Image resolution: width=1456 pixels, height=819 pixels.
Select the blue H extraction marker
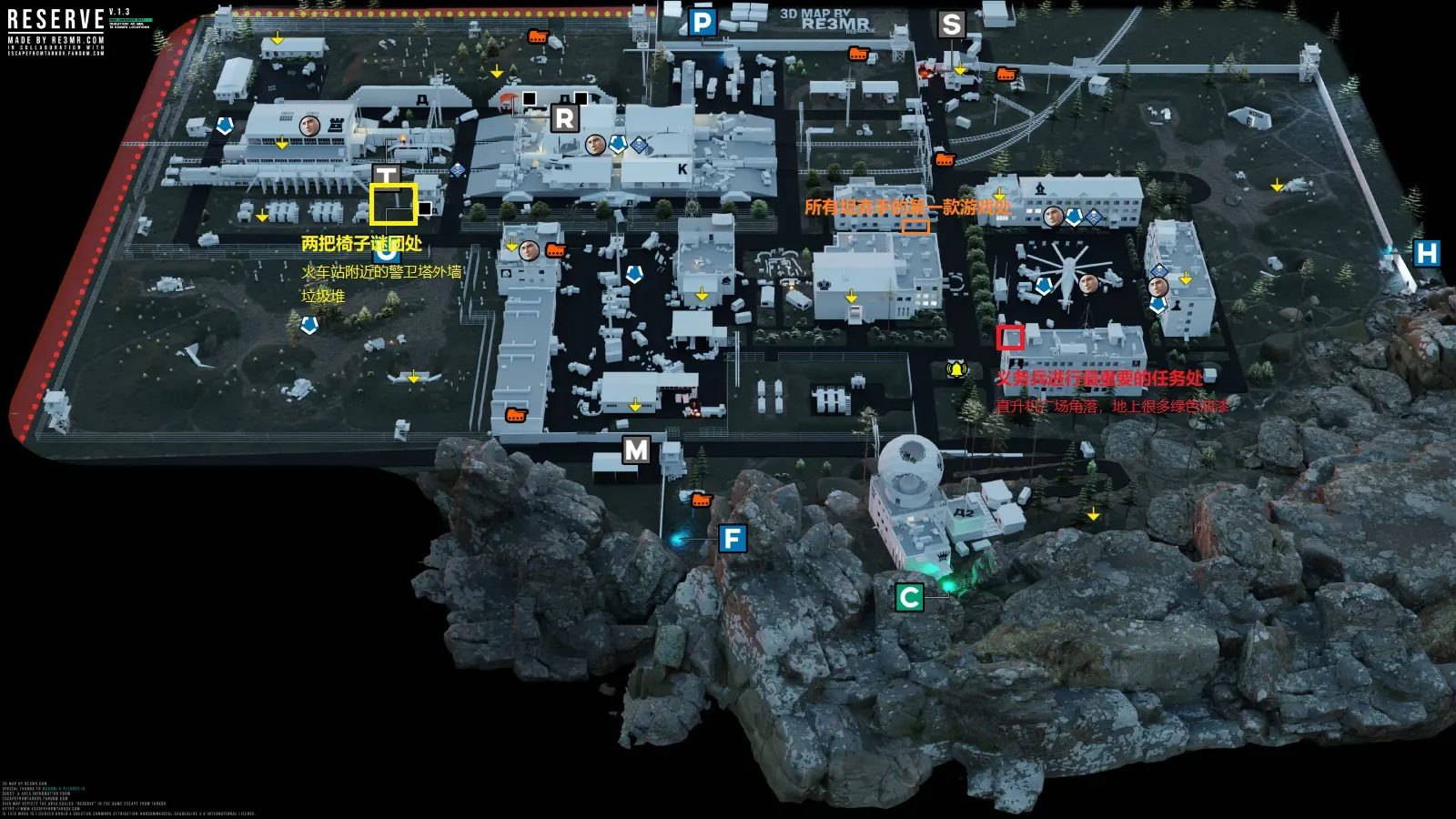(x=1426, y=253)
